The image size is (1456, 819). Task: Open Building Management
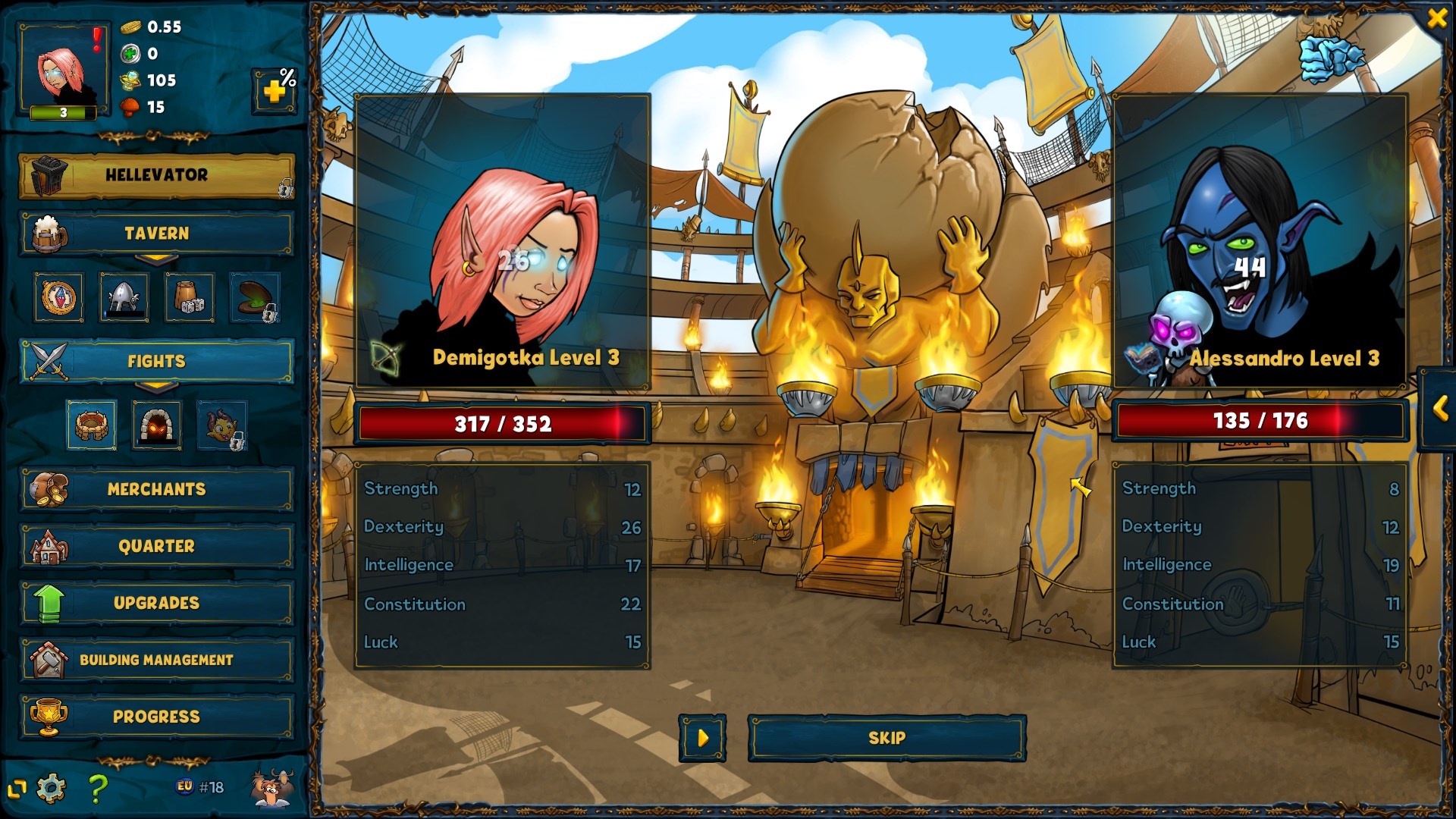point(156,660)
